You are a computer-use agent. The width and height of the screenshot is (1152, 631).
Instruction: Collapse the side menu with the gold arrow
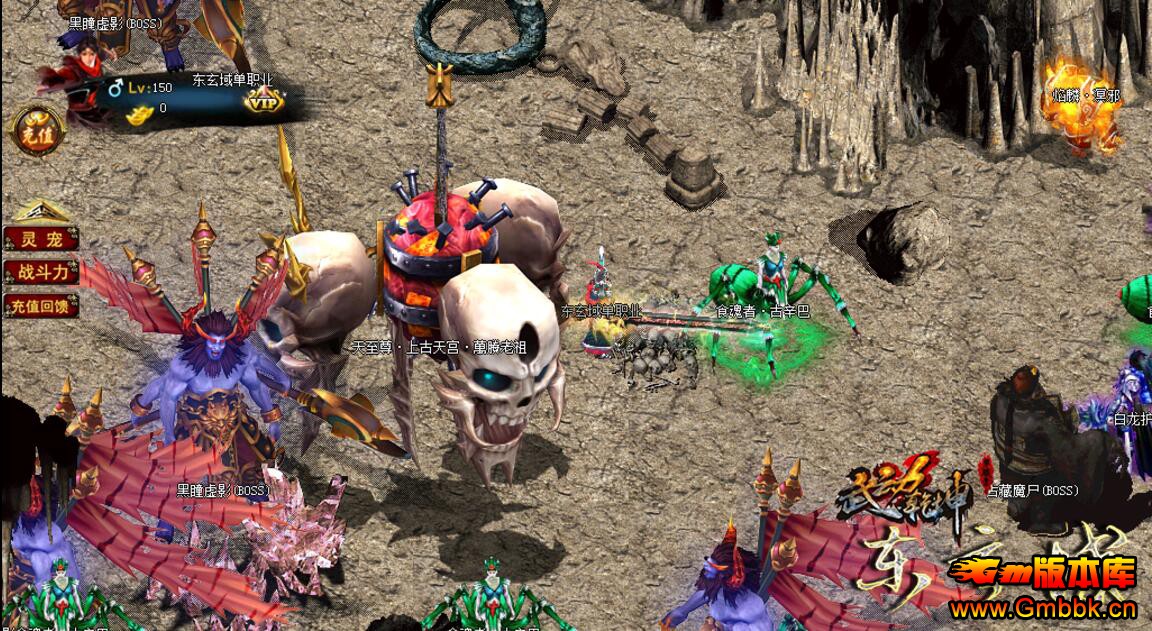point(40,211)
